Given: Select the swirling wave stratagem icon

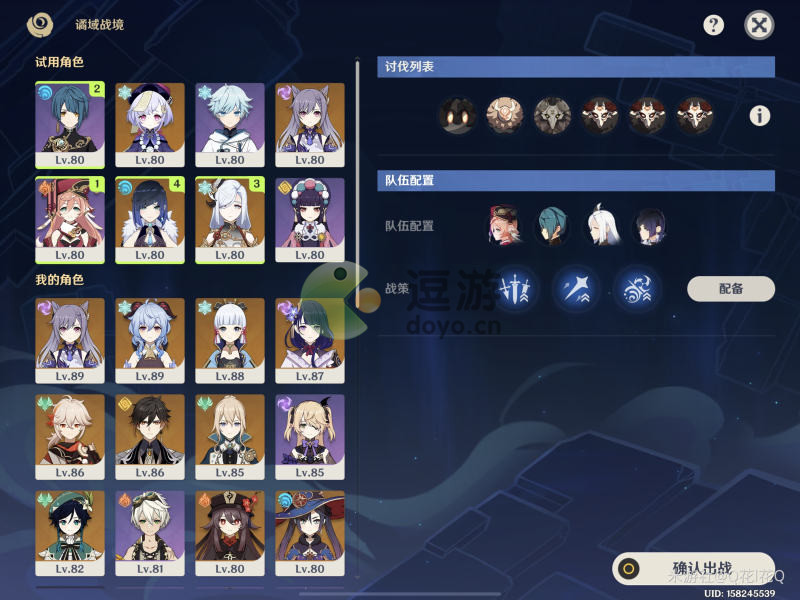Looking at the screenshot, I should tap(637, 289).
